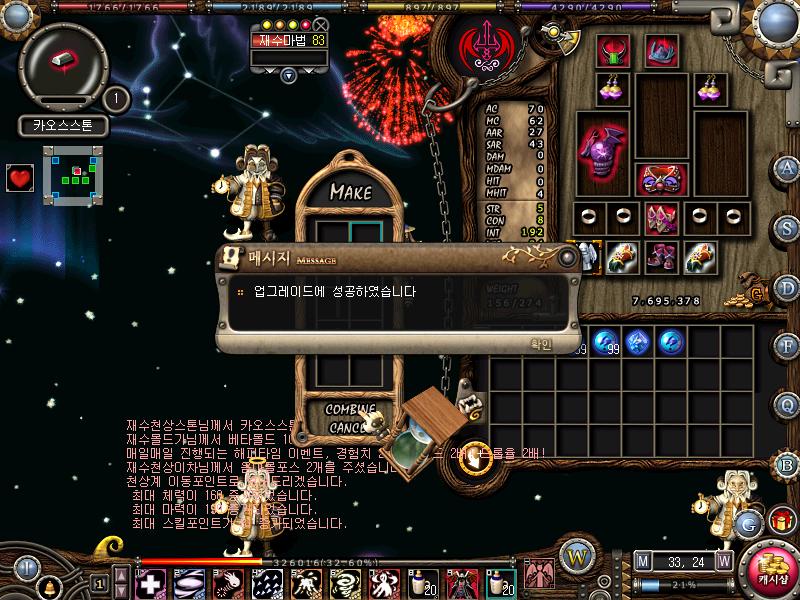
Task: Confirm the upgrade message with 확인
Action: click(x=540, y=343)
